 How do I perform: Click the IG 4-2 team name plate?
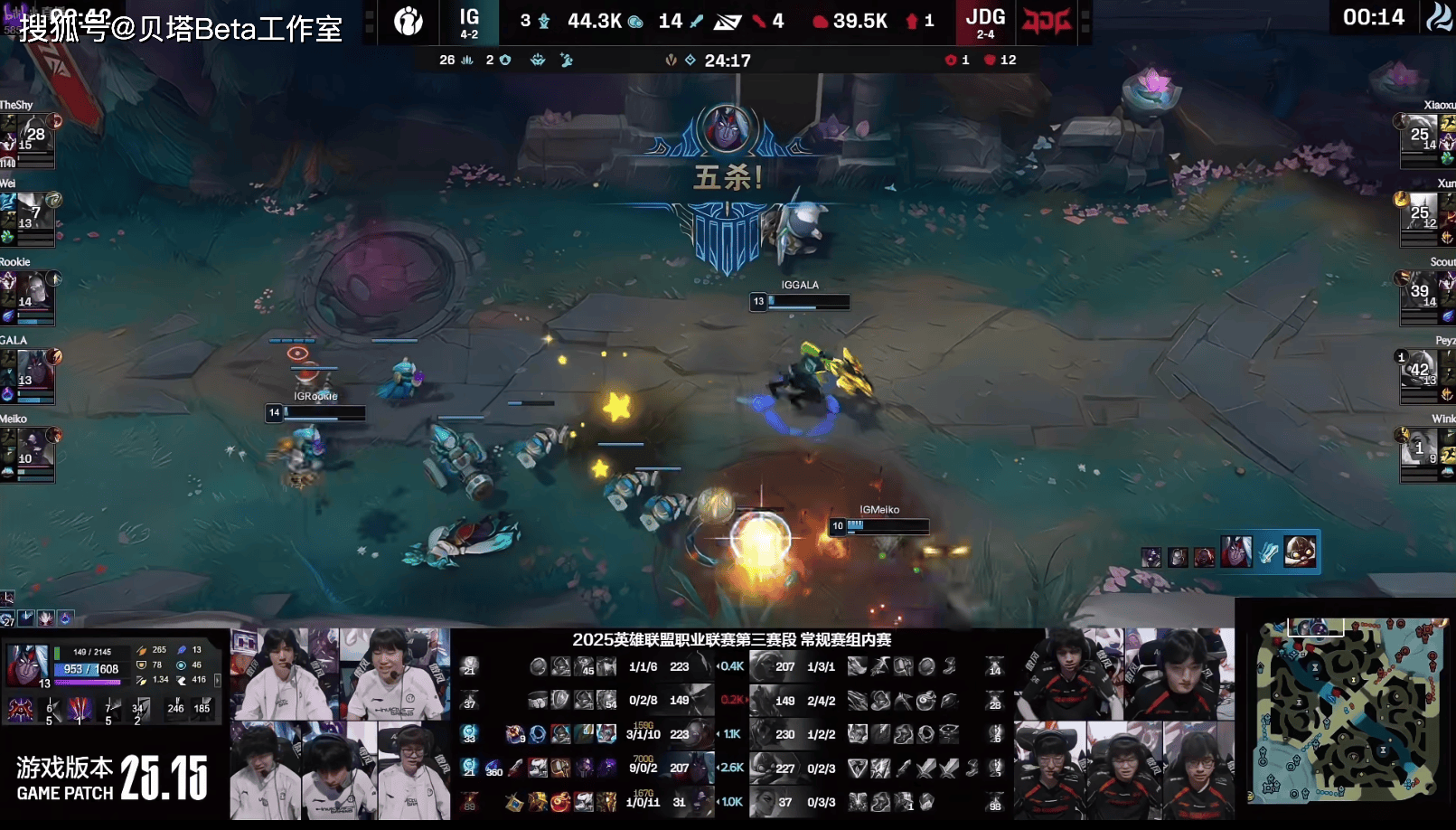tap(469, 23)
